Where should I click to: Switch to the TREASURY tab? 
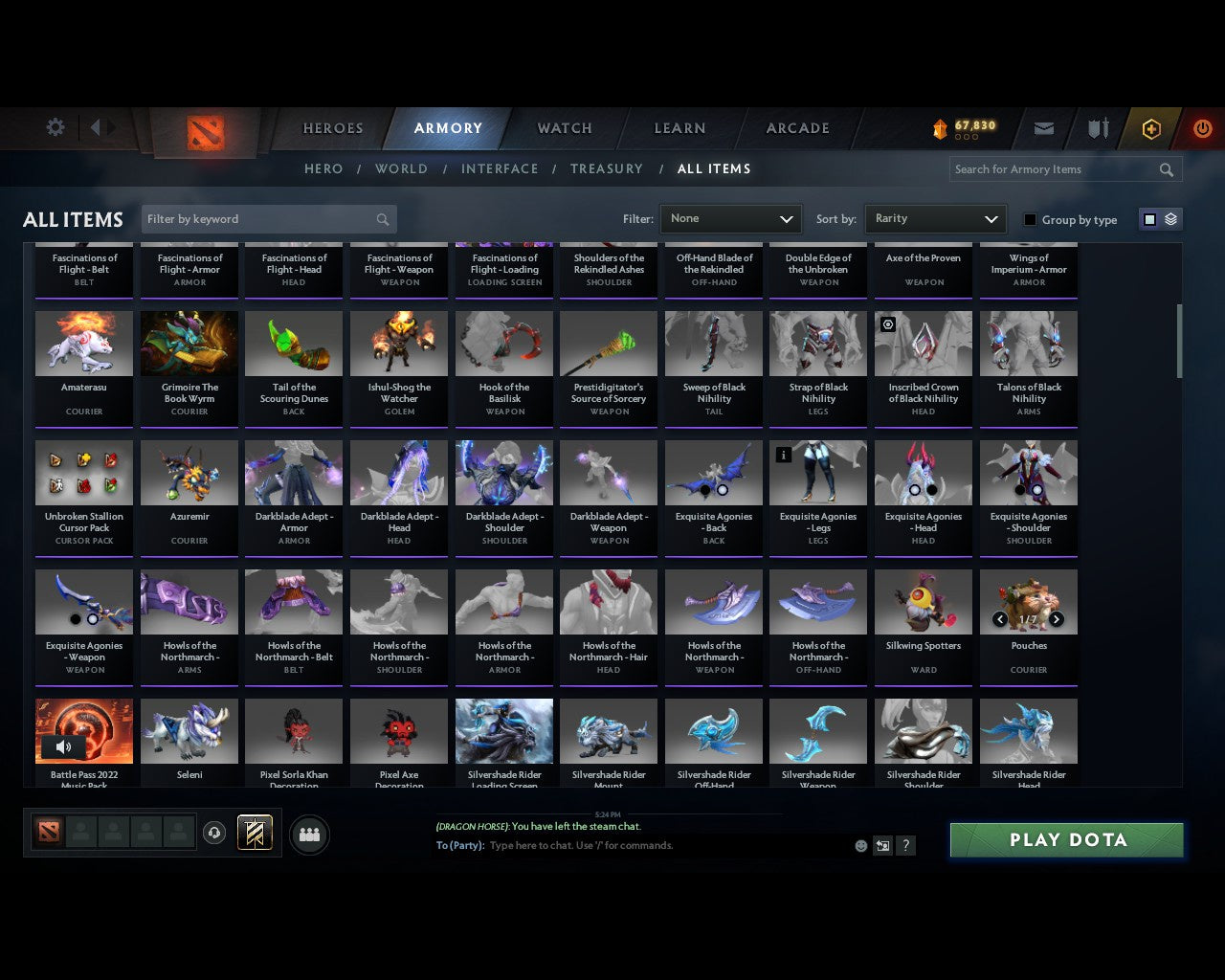(606, 168)
